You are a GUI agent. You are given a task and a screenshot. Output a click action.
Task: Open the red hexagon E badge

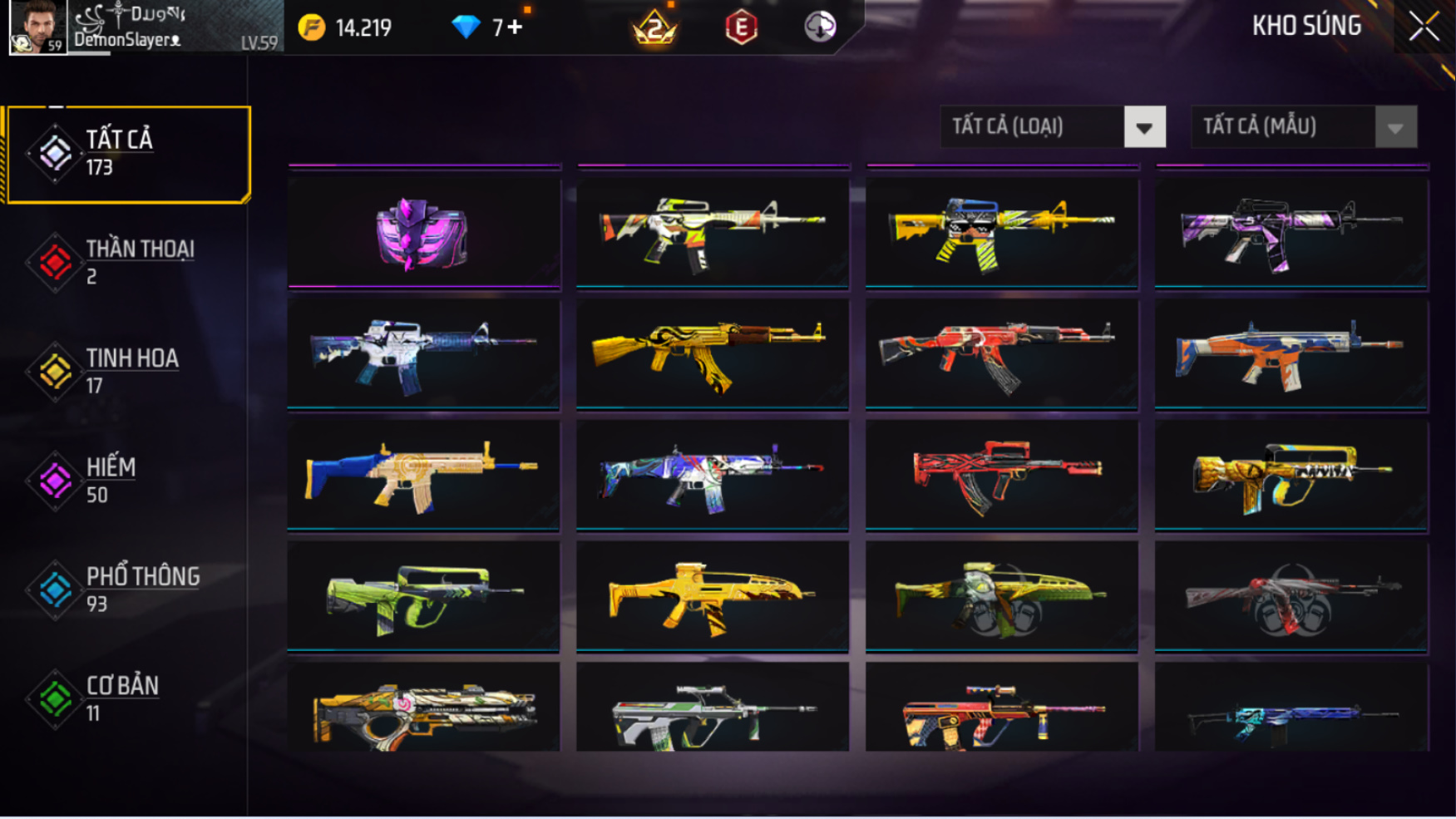(741, 27)
